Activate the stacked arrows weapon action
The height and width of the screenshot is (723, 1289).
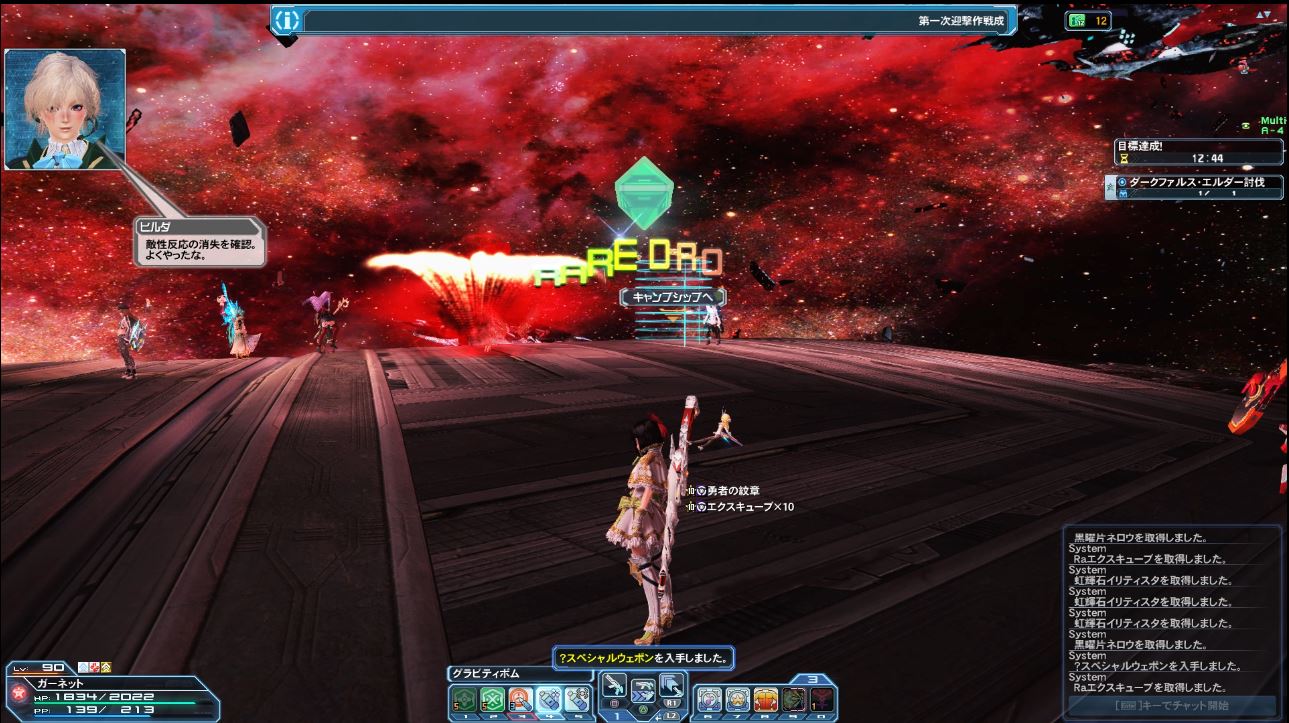tap(670, 686)
